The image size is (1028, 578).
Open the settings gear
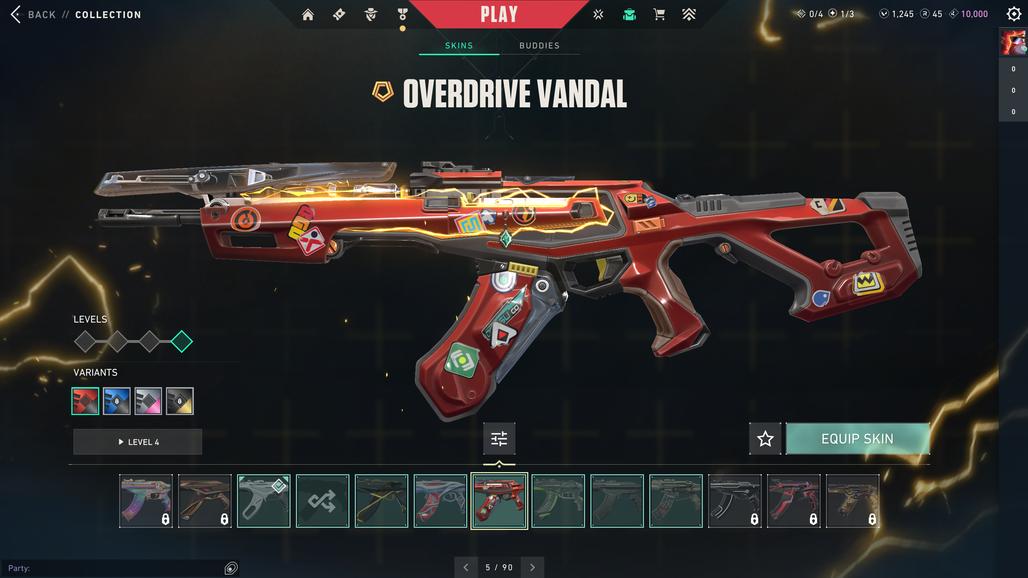[1013, 14]
